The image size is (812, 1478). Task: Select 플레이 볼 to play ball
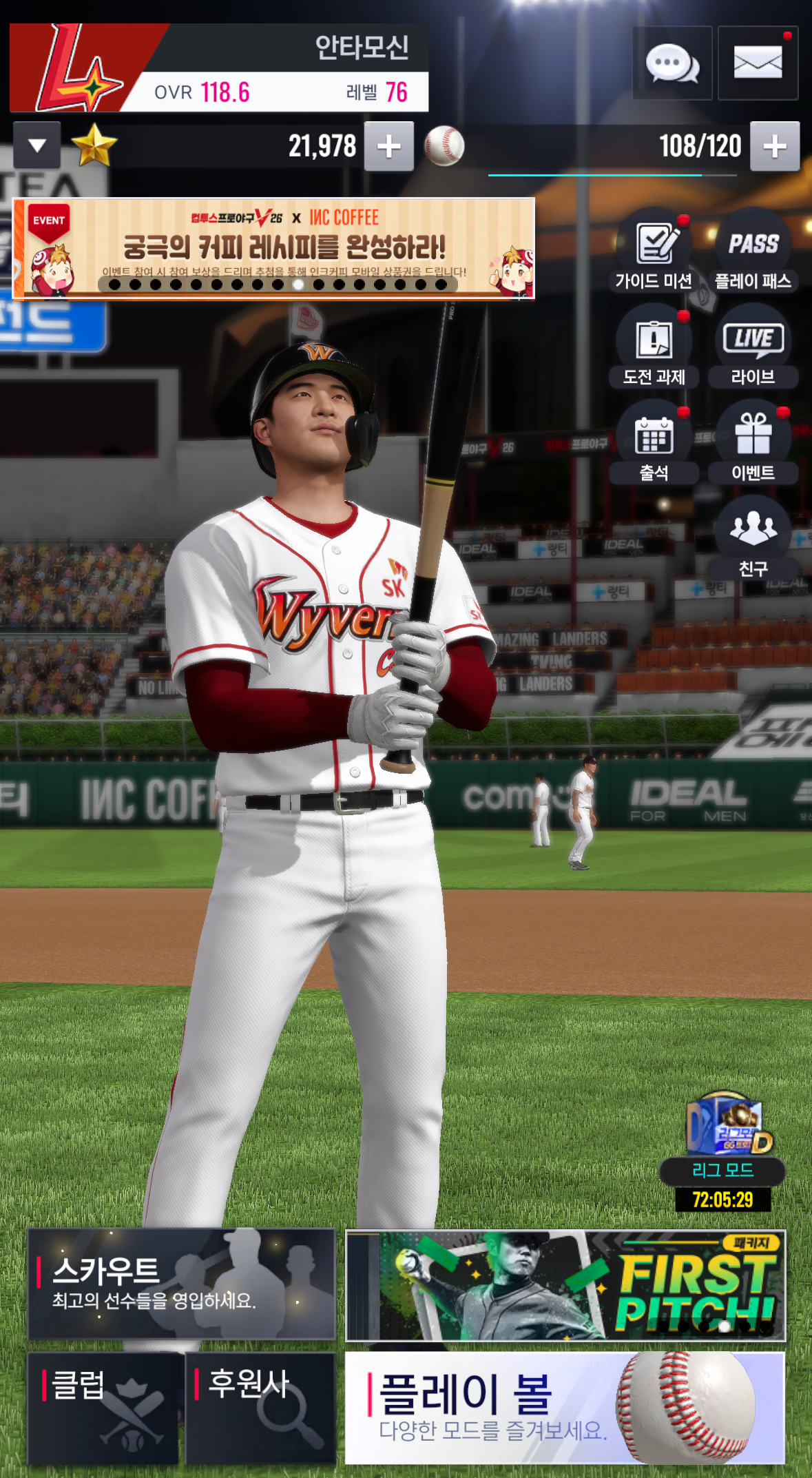click(x=565, y=1408)
